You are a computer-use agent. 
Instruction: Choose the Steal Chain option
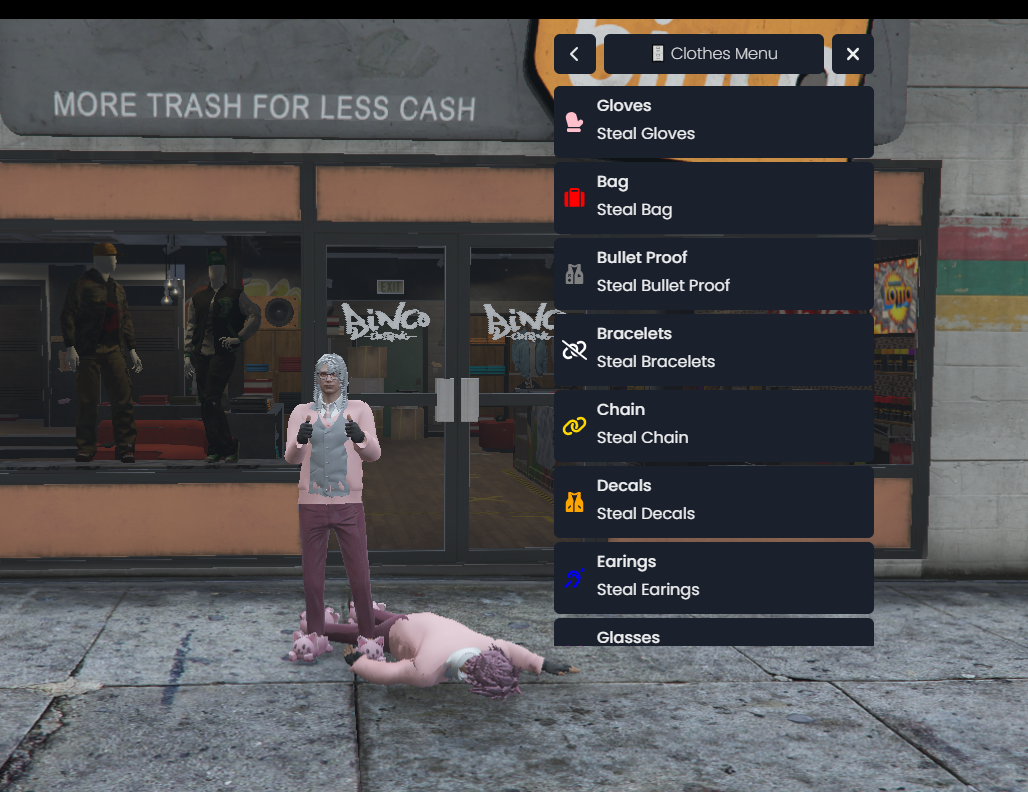[x=713, y=425]
